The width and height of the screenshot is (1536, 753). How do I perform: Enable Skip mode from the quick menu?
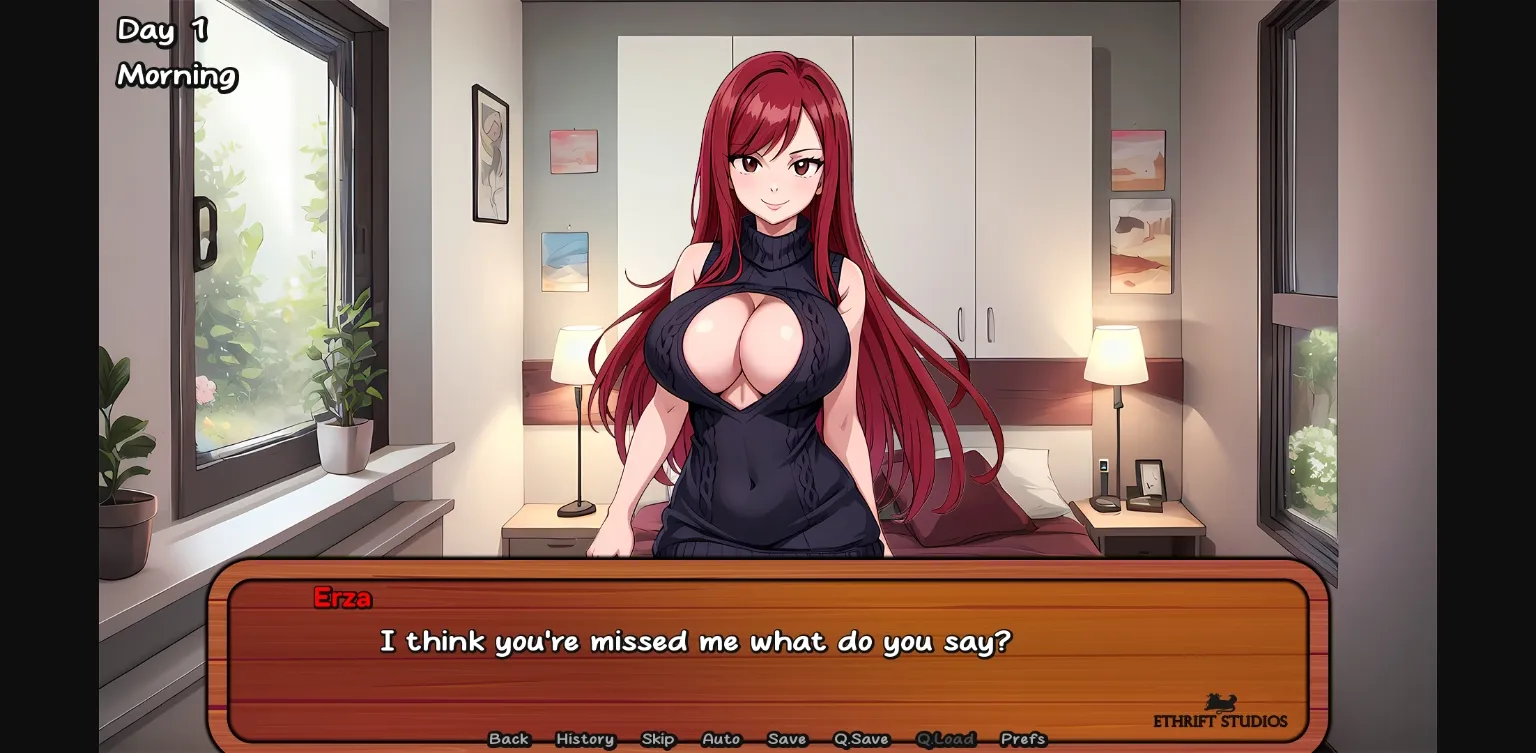coord(658,739)
